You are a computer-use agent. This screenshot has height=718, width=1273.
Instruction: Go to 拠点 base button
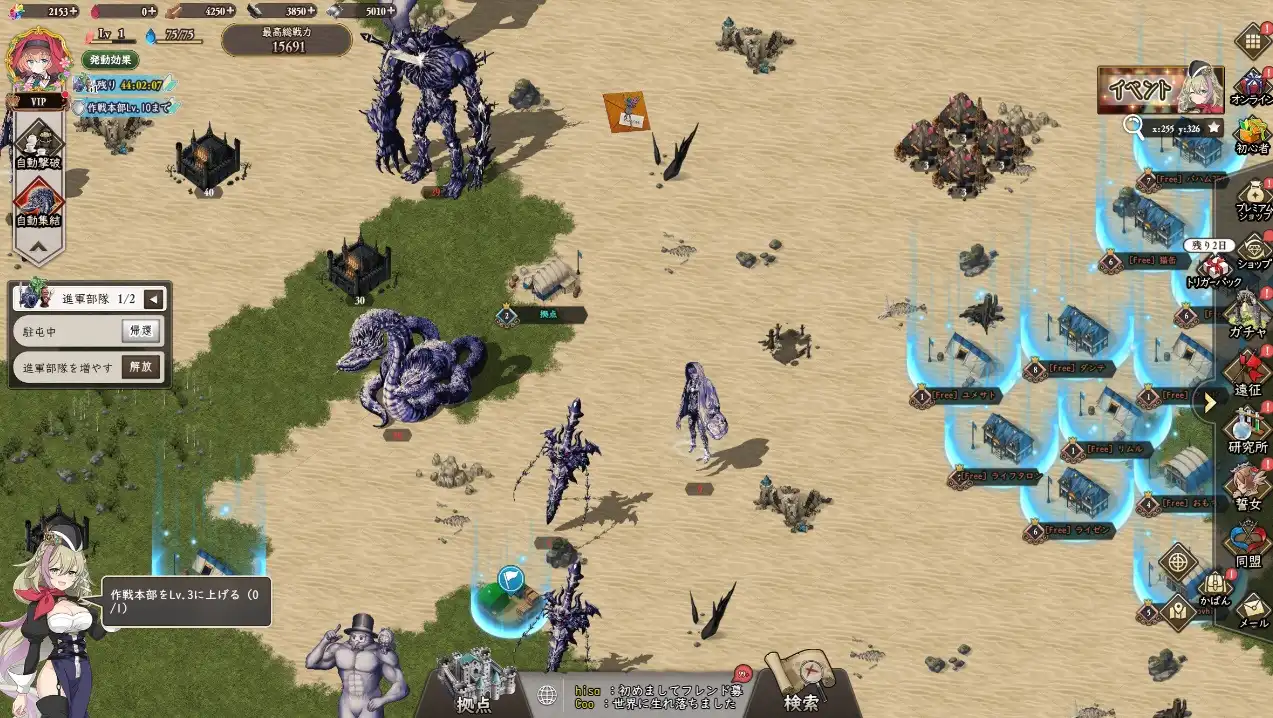[x=475, y=685]
